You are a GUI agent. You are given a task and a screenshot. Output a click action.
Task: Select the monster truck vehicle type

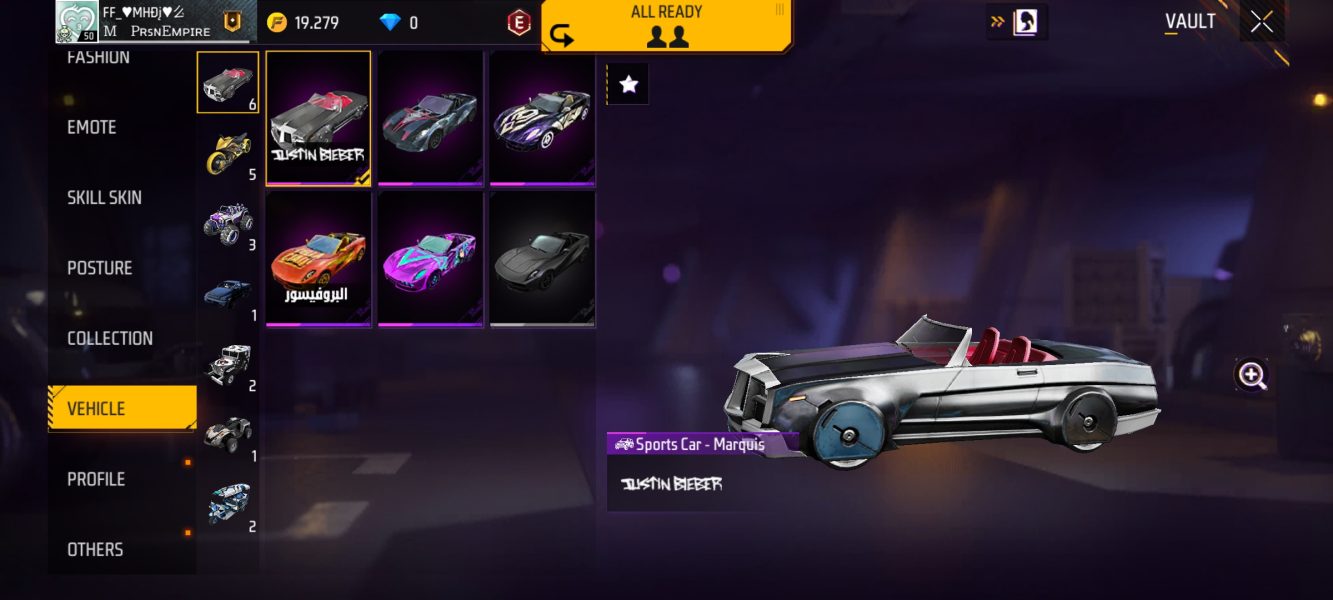pos(228,223)
